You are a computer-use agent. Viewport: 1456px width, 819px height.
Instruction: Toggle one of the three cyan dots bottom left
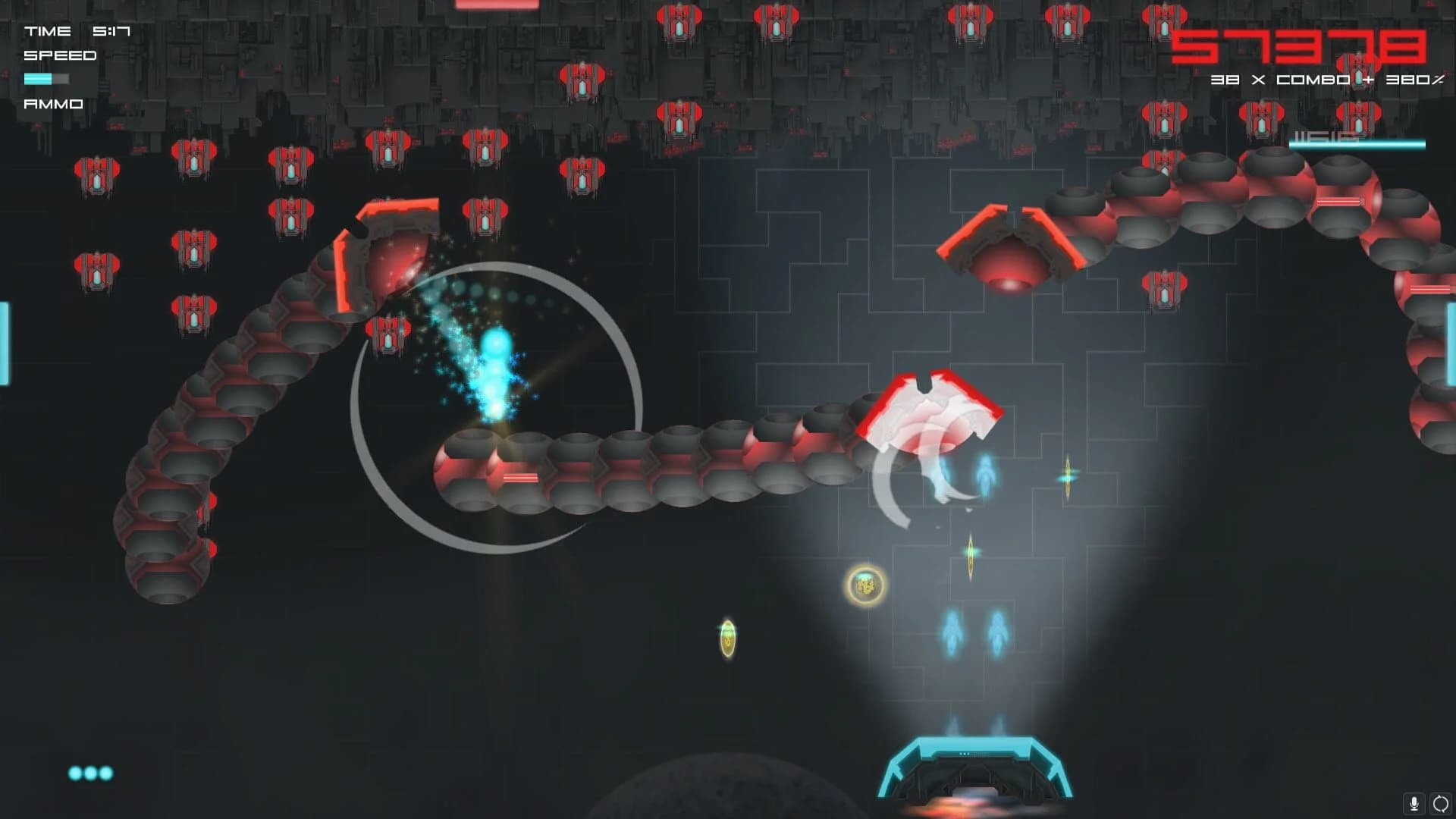click(x=91, y=775)
